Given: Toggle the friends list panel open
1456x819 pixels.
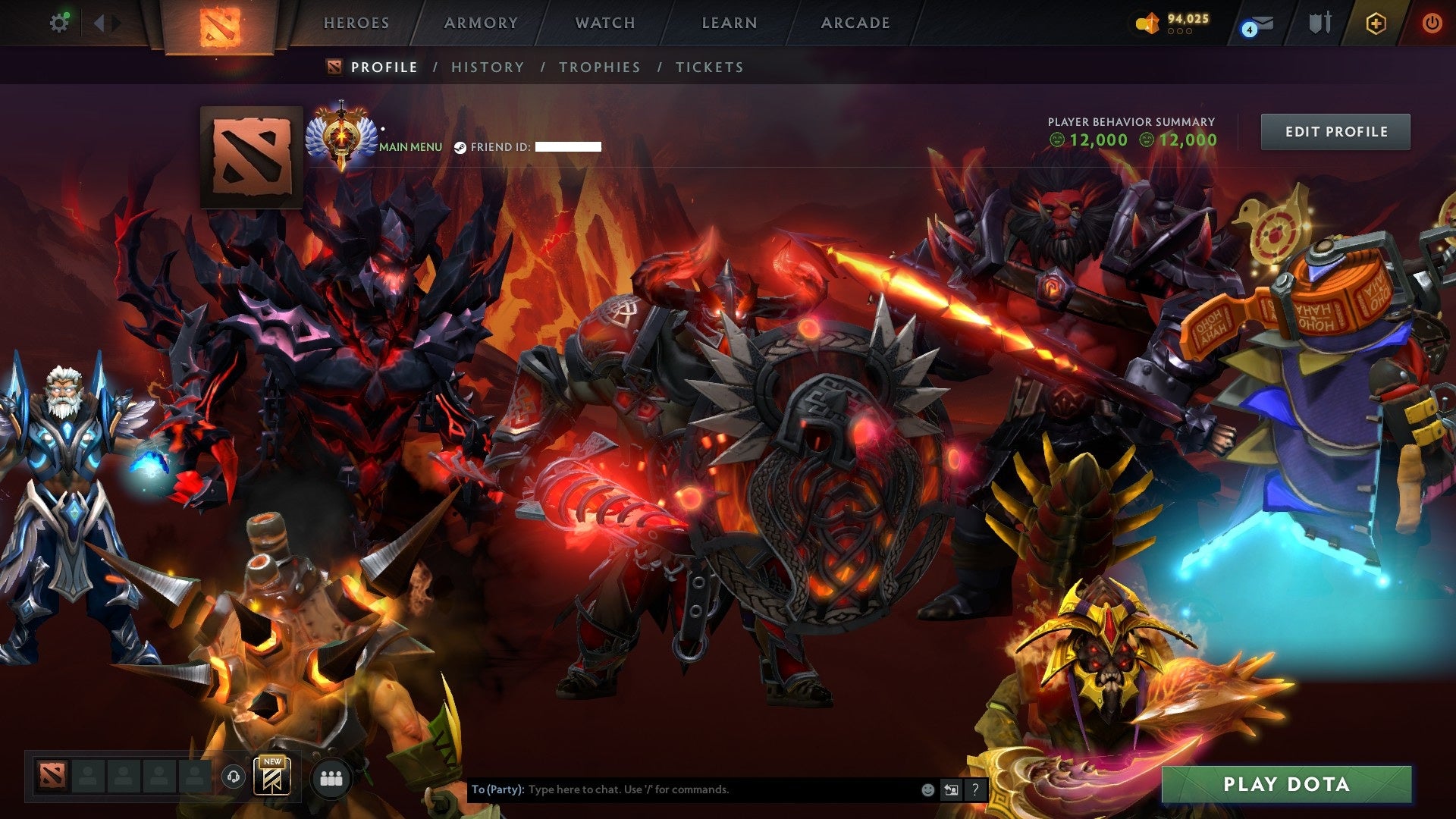Looking at the screenshot, I should 331,780.
